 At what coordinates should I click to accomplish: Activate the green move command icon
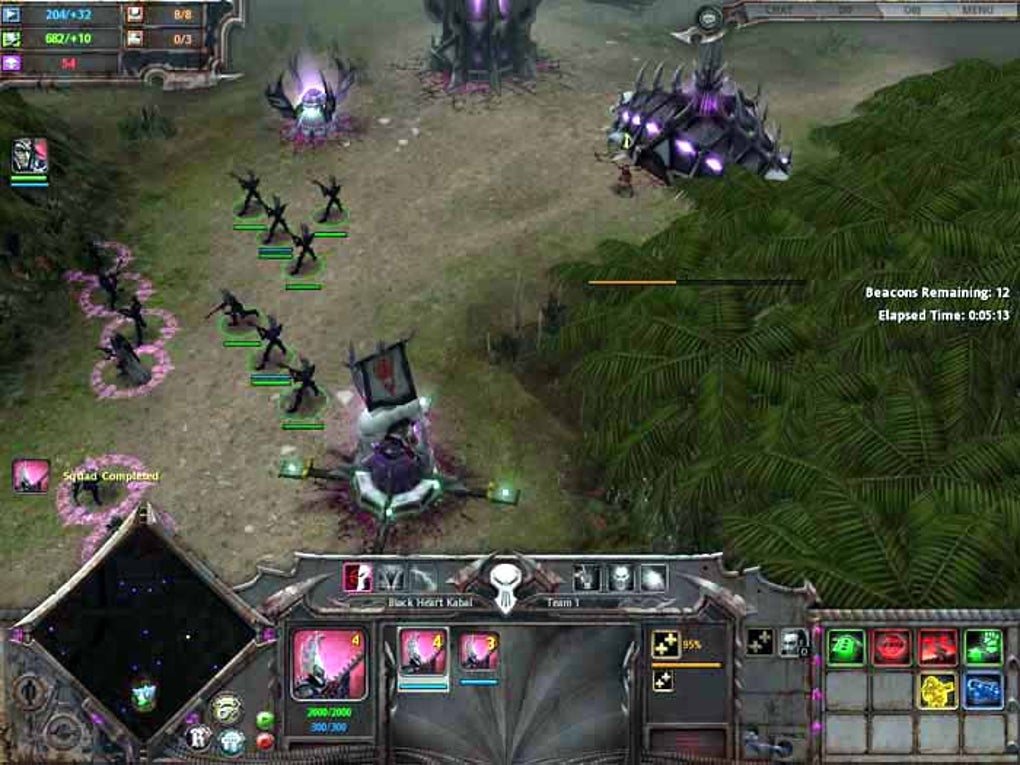pyautogui.click(x=845, y=647)
